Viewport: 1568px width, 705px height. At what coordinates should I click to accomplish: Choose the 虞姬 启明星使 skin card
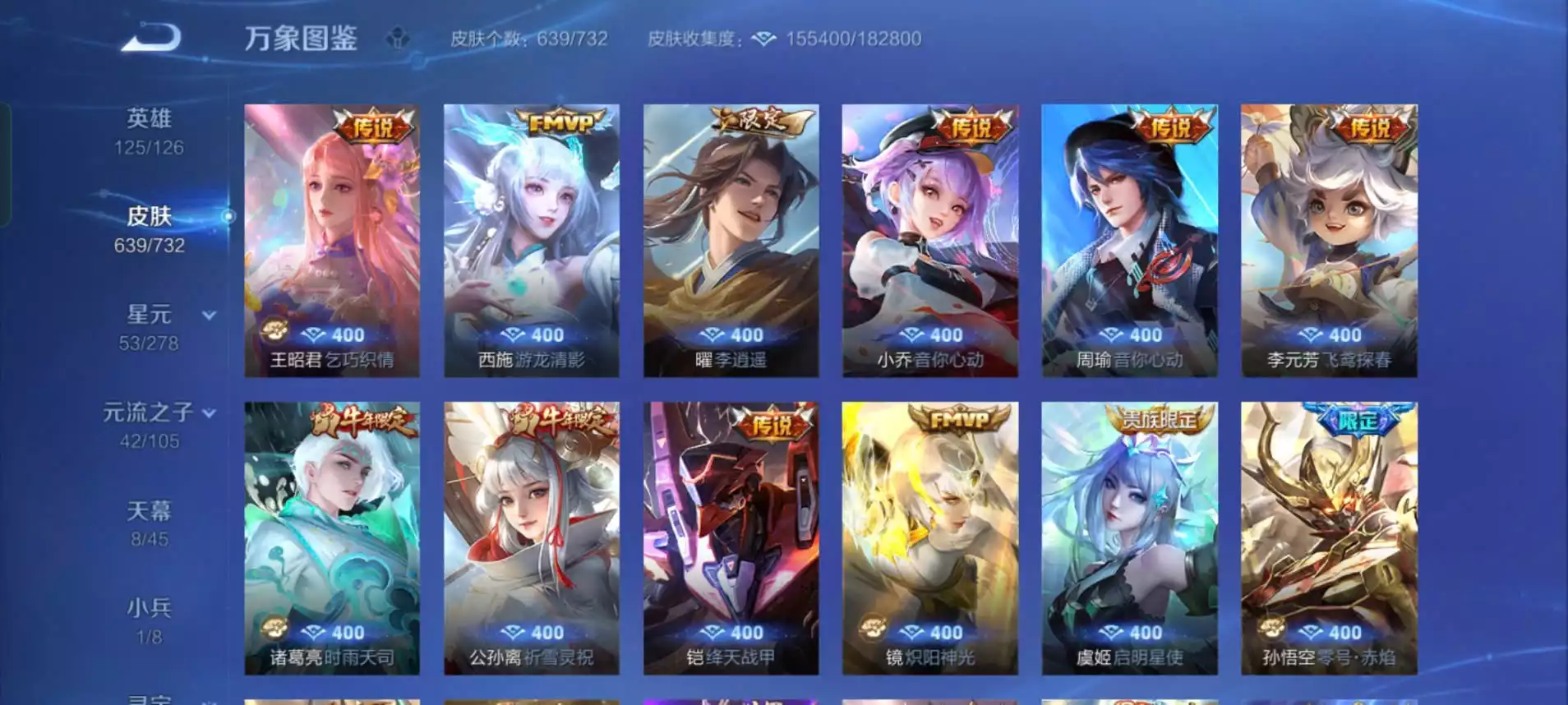point(1129,537)
